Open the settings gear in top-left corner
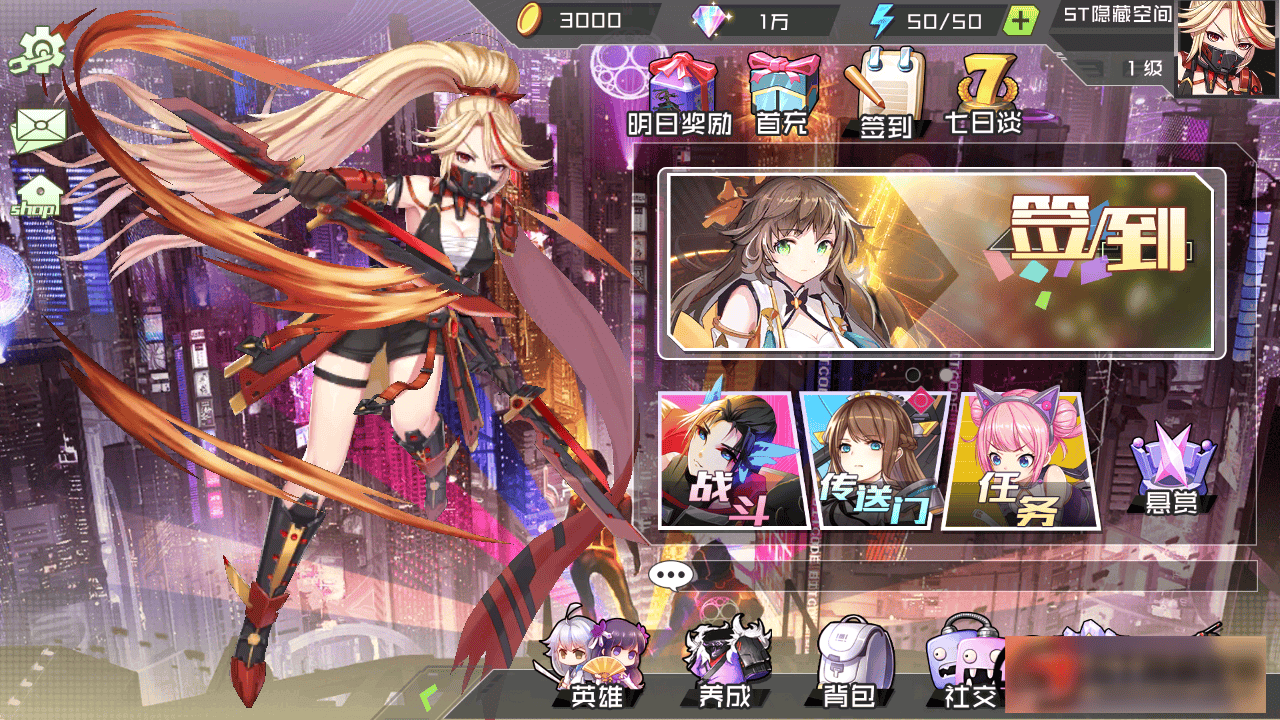Screen dimensions: 1280x720 click(x=38, y=48)
